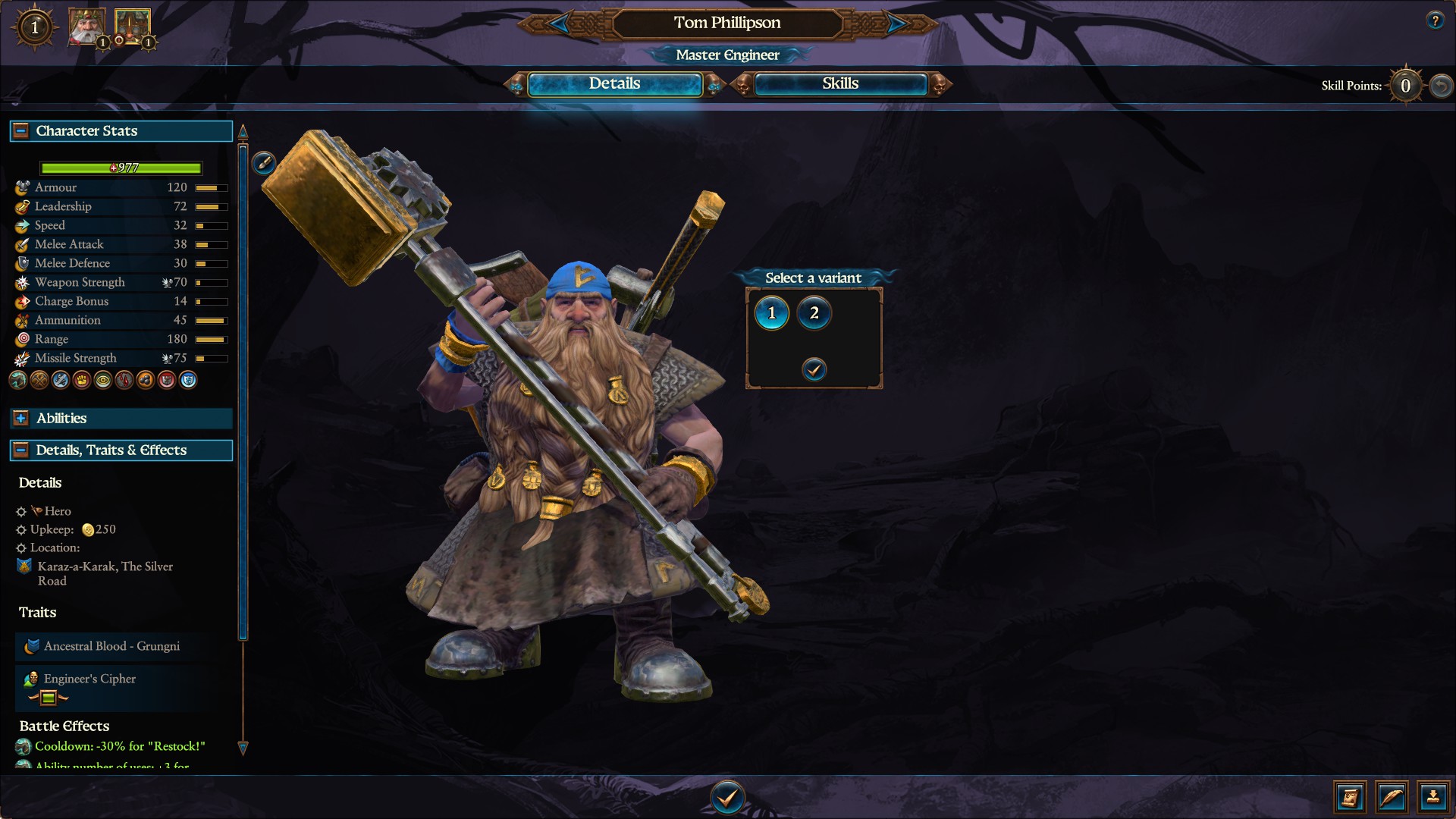This screenshot has height=819, width=1456.
Task: Open the Details tab
Action: (x=614, y=84)
